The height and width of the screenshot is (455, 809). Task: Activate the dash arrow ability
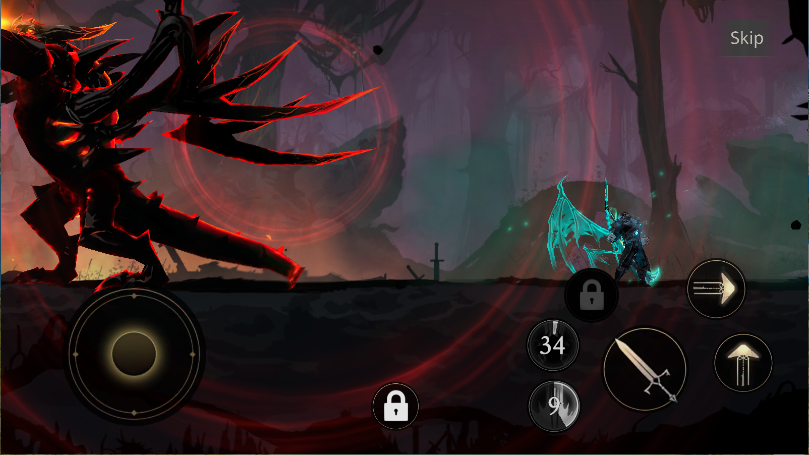coord(717,289)
